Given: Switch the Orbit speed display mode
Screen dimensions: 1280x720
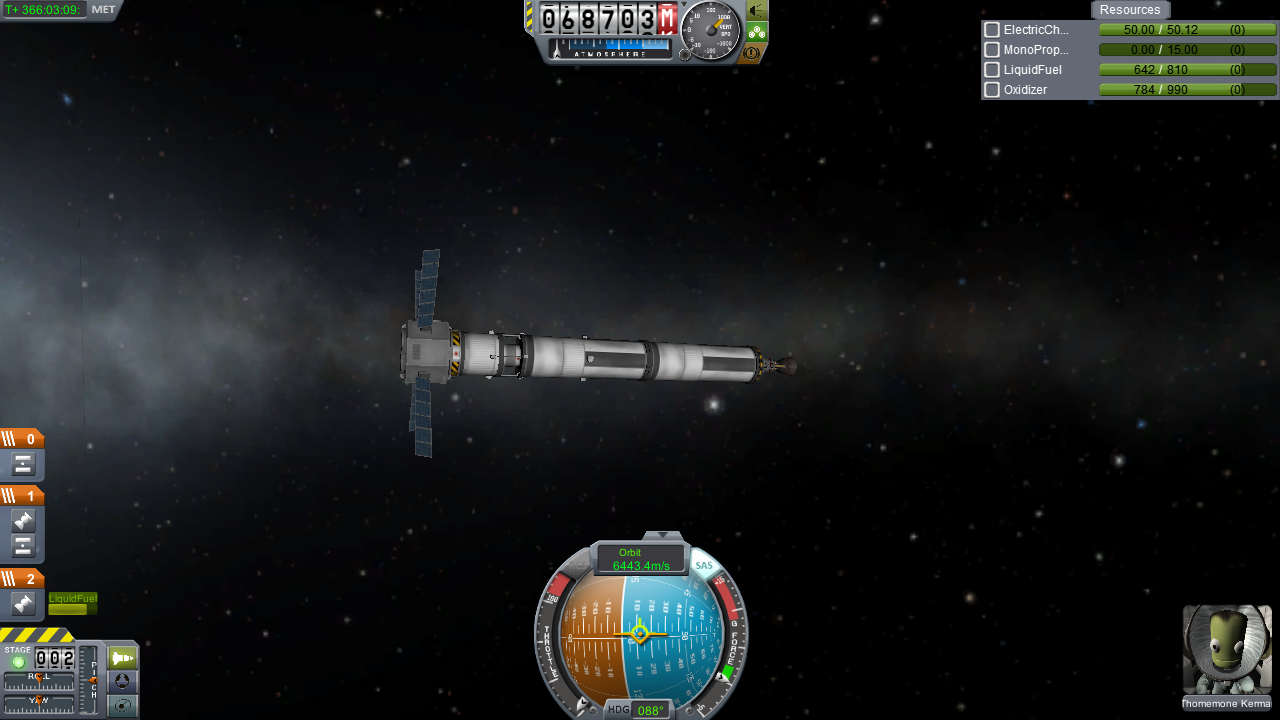Looking at the screenshot, I should pos(641,559).
